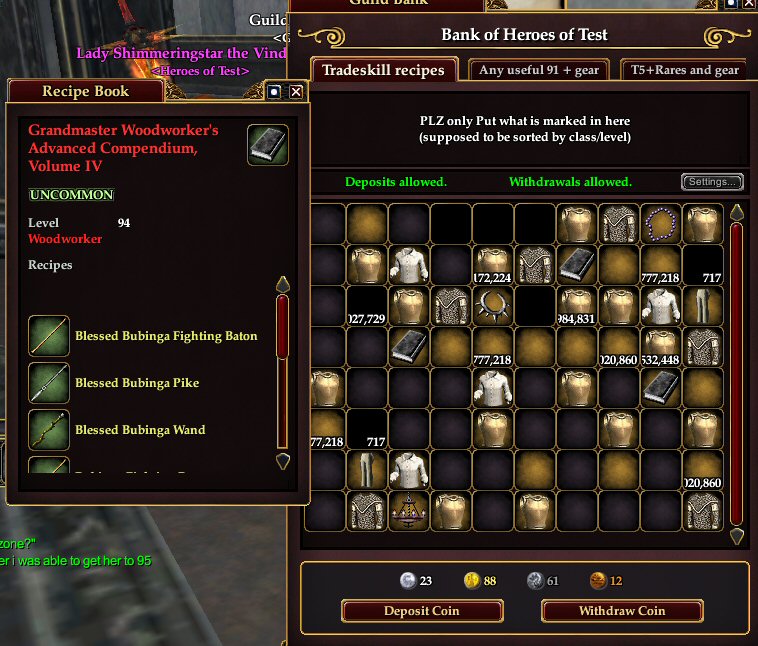Click the Recipe Book minimize-style button
The width and height of the screenshot is (758, 646).
tap(275, 92)
